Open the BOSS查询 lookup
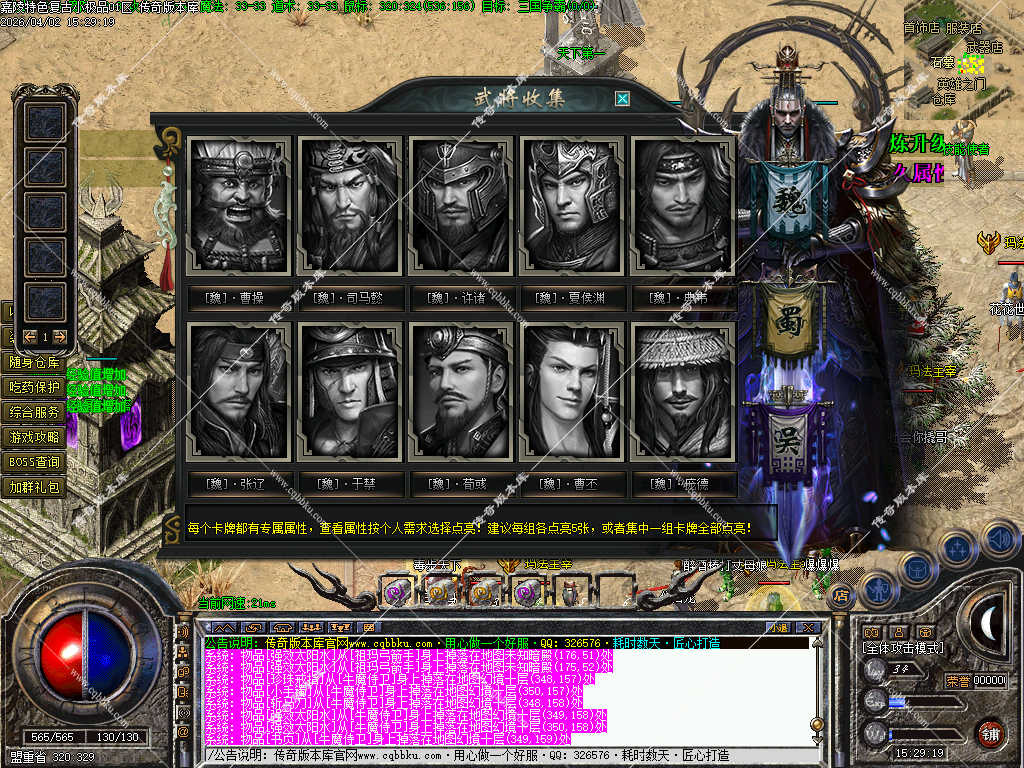This screenshot has width=1024, height=768. 34,462
